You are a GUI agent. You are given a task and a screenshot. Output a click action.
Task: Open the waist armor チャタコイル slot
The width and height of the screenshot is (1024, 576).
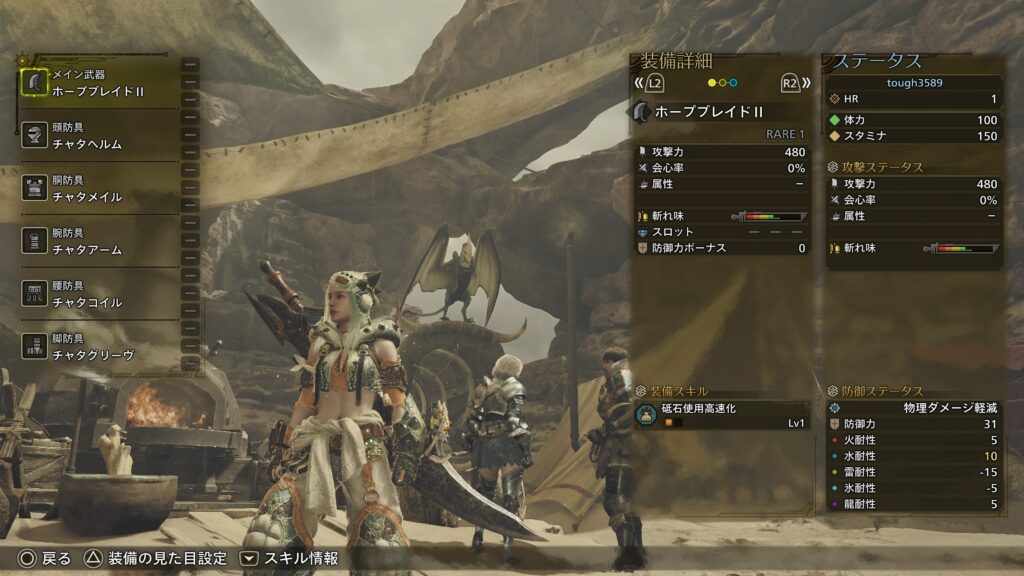coord(98,294)
